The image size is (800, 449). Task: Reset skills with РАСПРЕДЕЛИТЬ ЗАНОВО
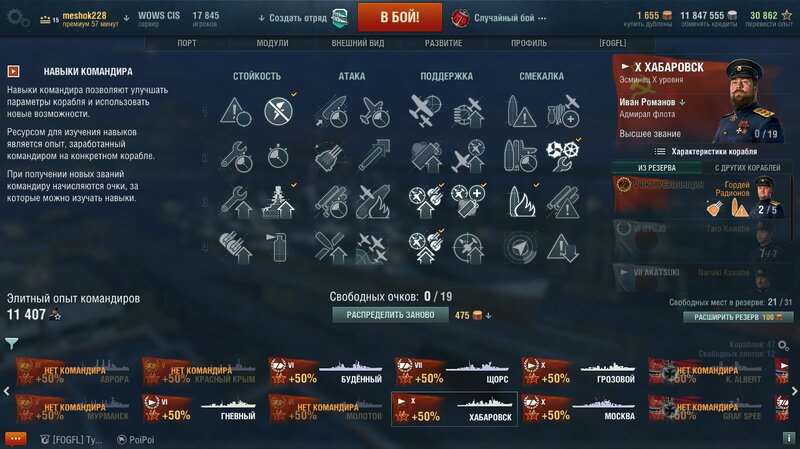[x=391, y=314]
